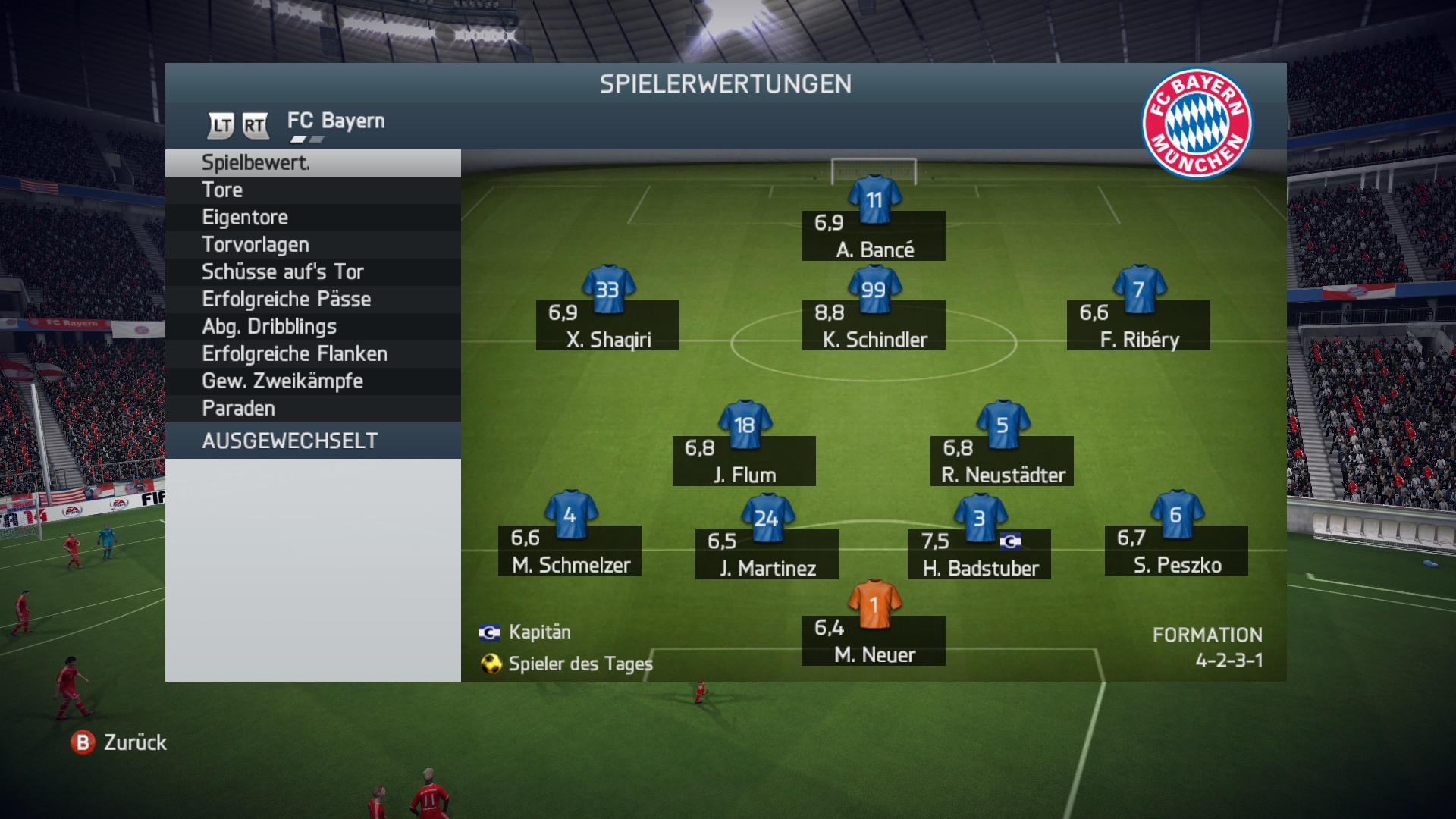The image size is (1456, 819).
Task: Select captain H. Badstuber's card
Action: point(979,554)
